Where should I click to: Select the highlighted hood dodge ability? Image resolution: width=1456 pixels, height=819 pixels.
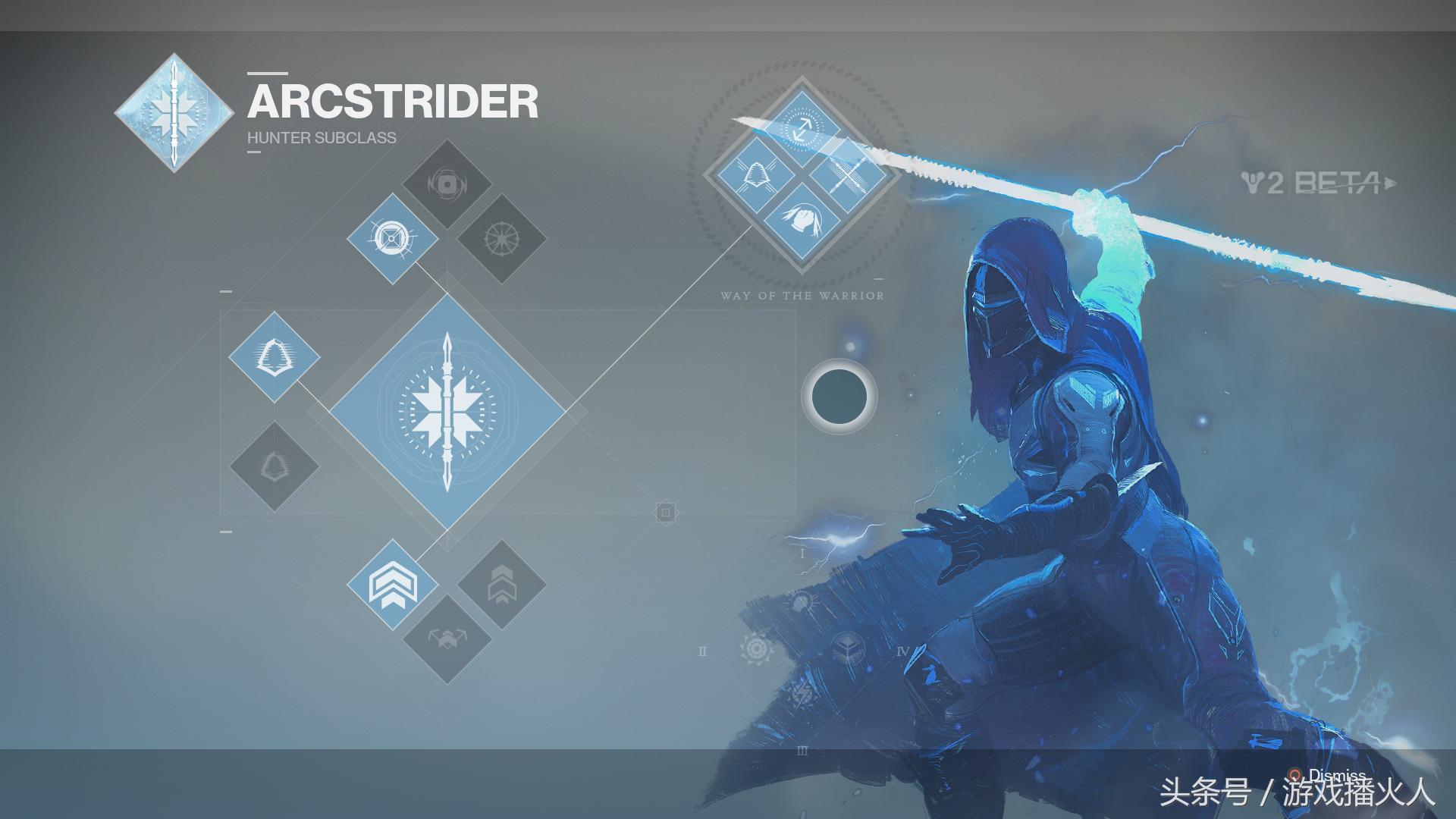click(x=275, y=356)
